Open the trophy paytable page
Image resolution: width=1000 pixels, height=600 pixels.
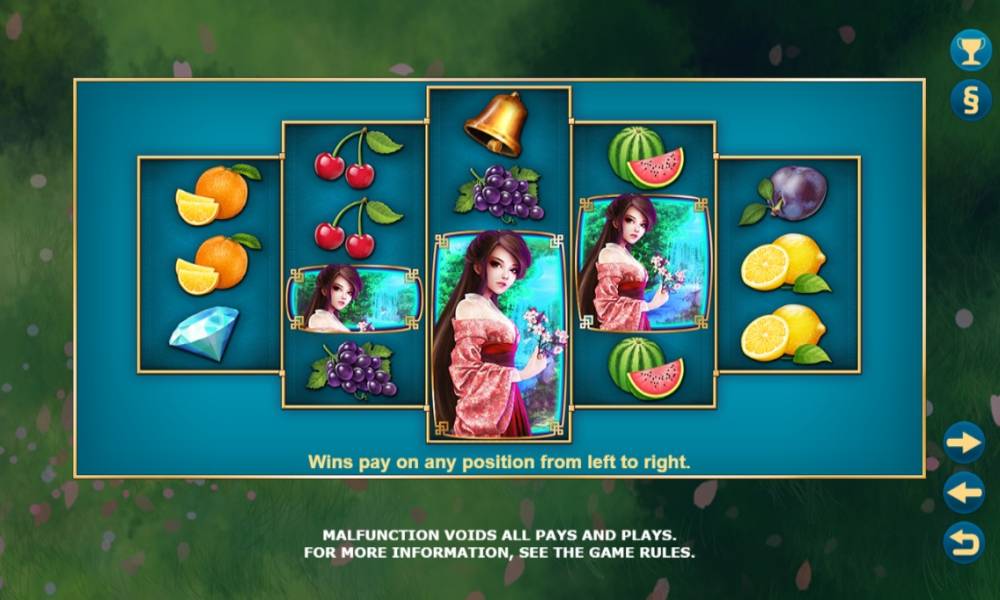click(x=970, y=50)
